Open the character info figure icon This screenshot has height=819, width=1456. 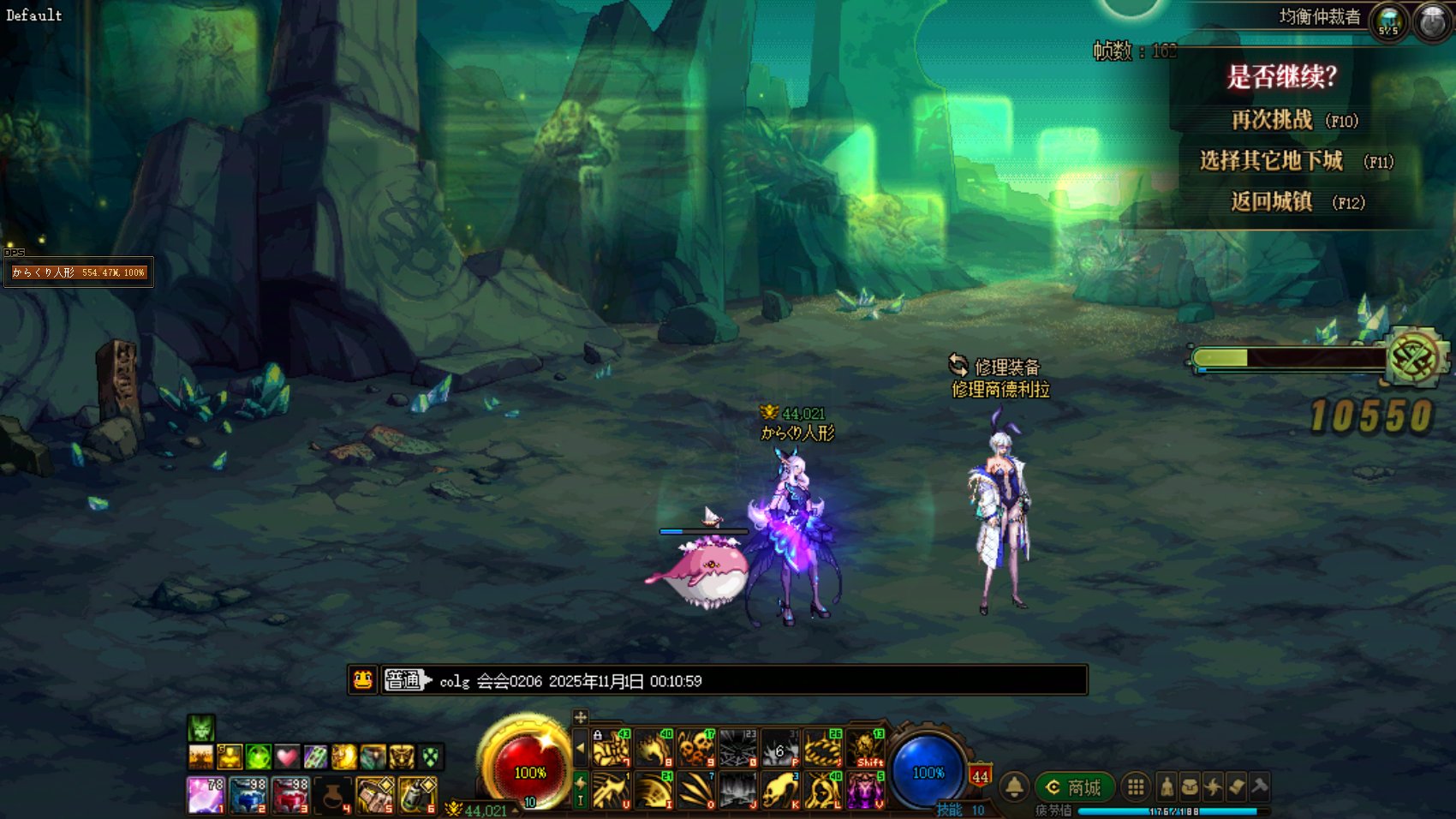(1167, 786)
